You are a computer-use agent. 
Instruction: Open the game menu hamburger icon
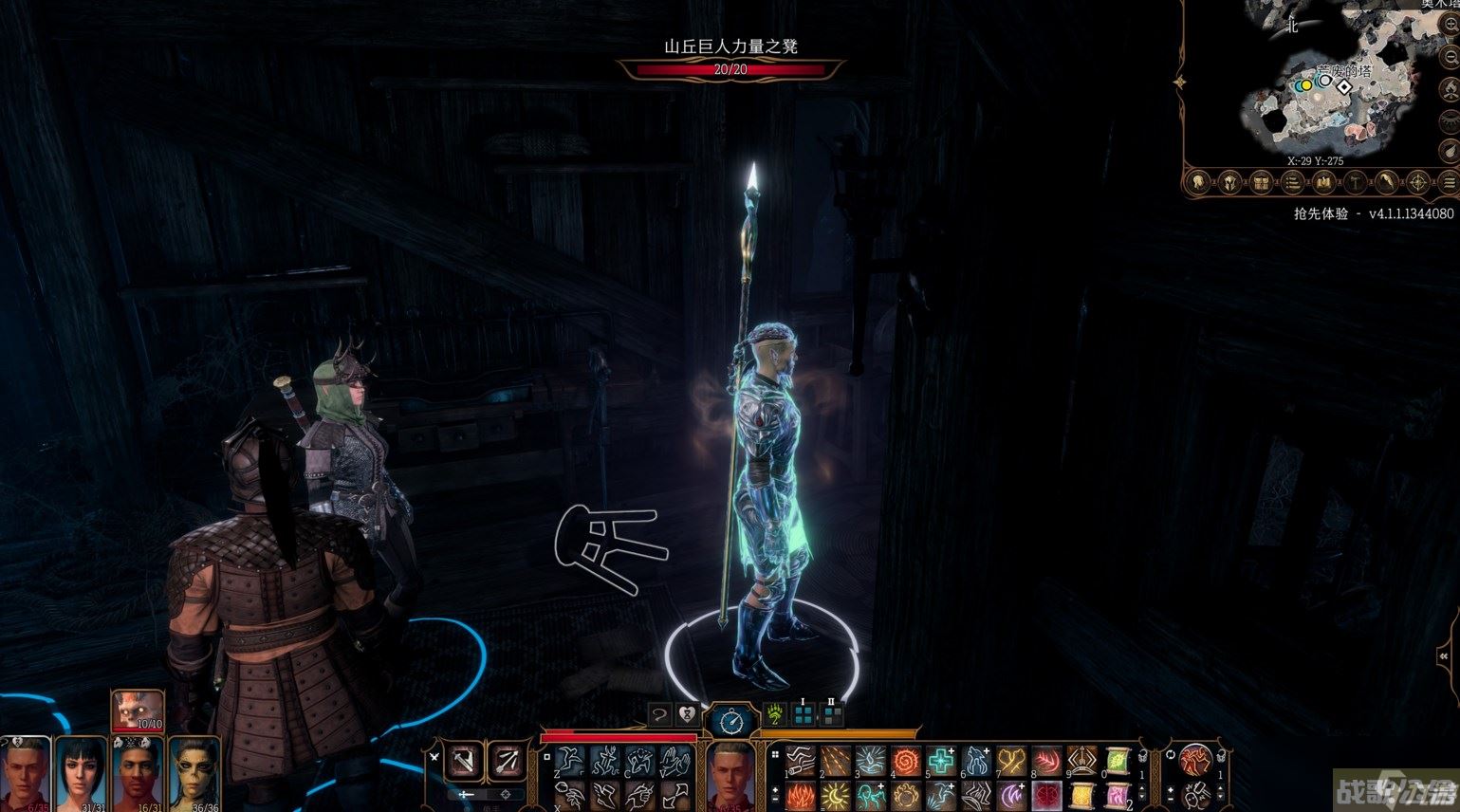pos(1449,182)
